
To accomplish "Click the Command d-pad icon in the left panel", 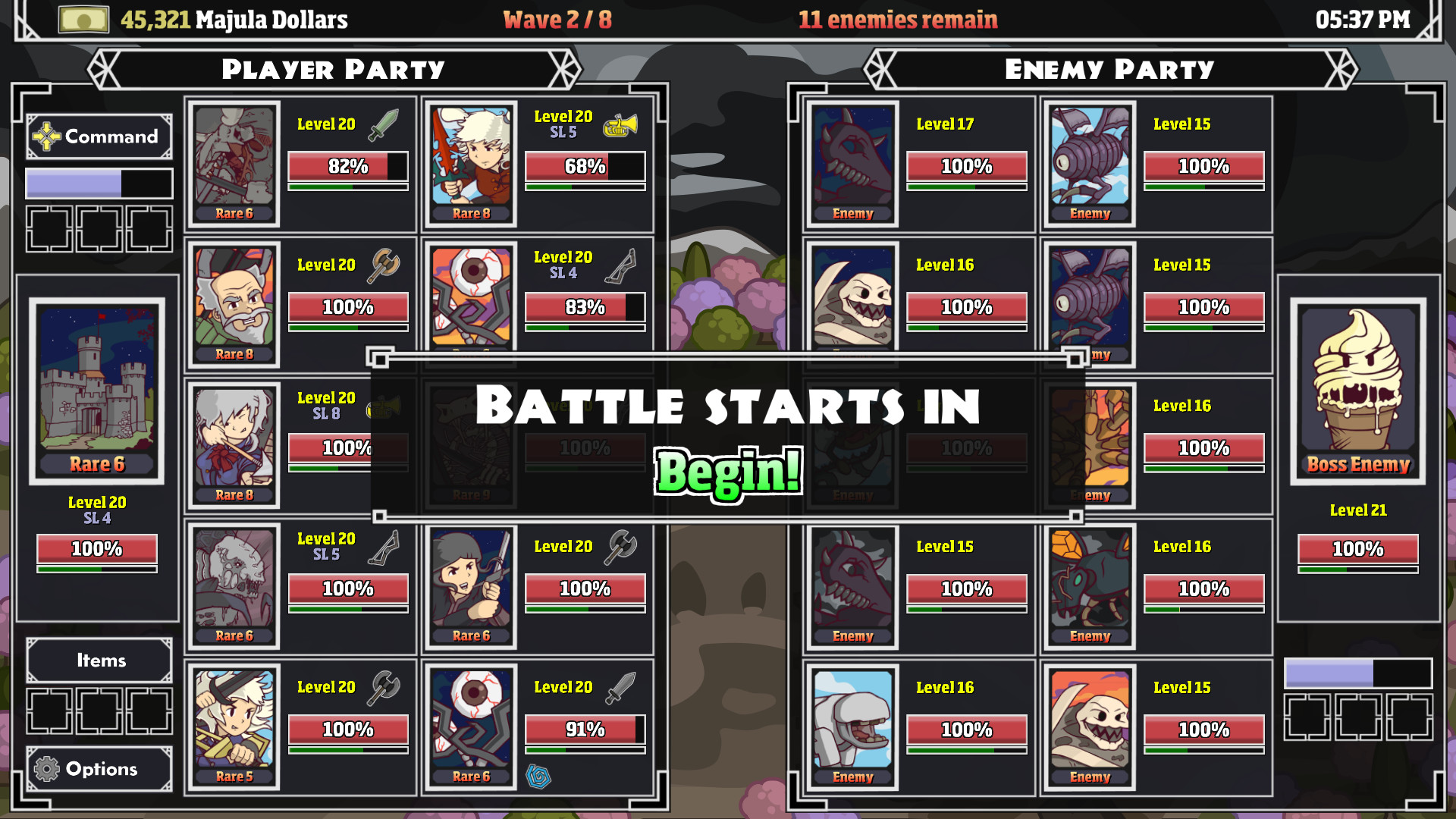I will 47,136.
